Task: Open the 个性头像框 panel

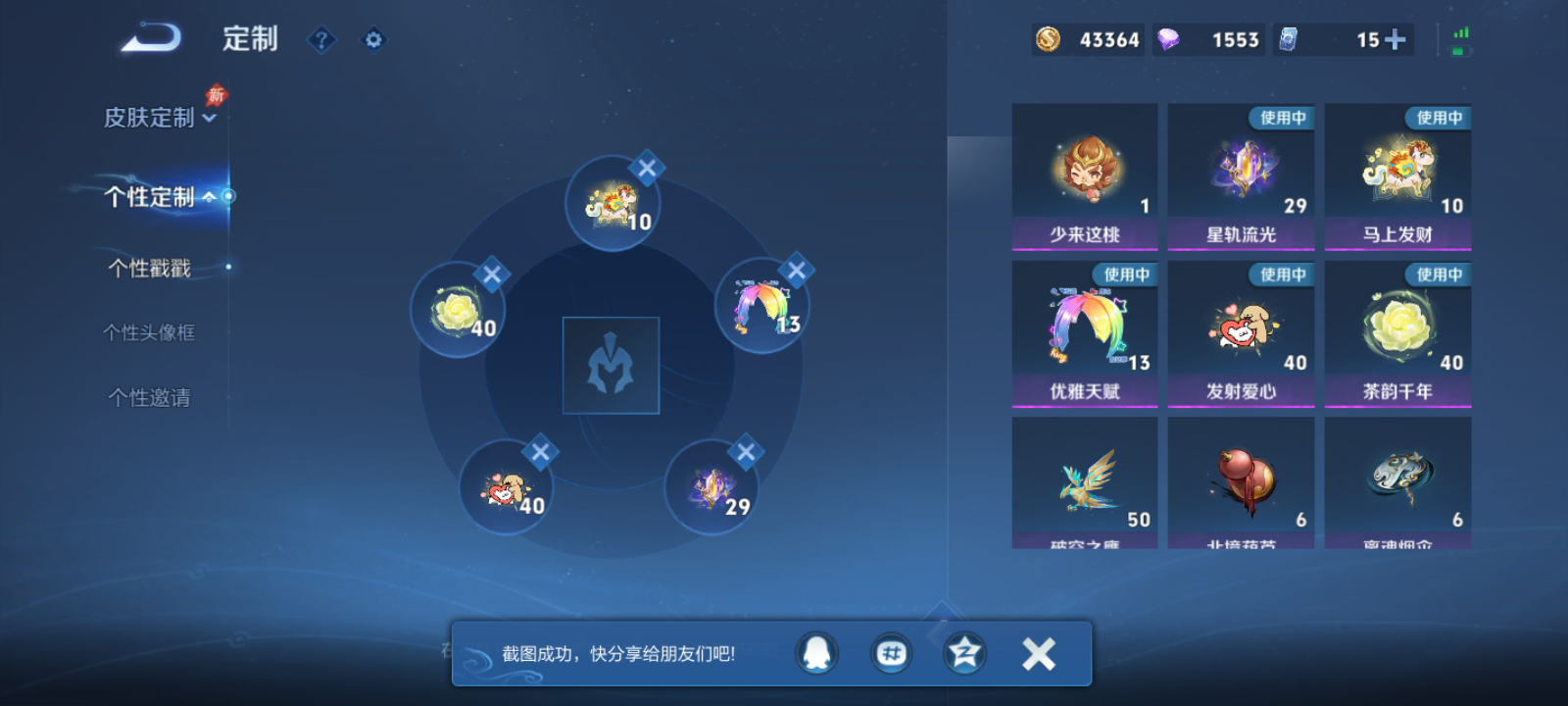Action: pos(152,331)
